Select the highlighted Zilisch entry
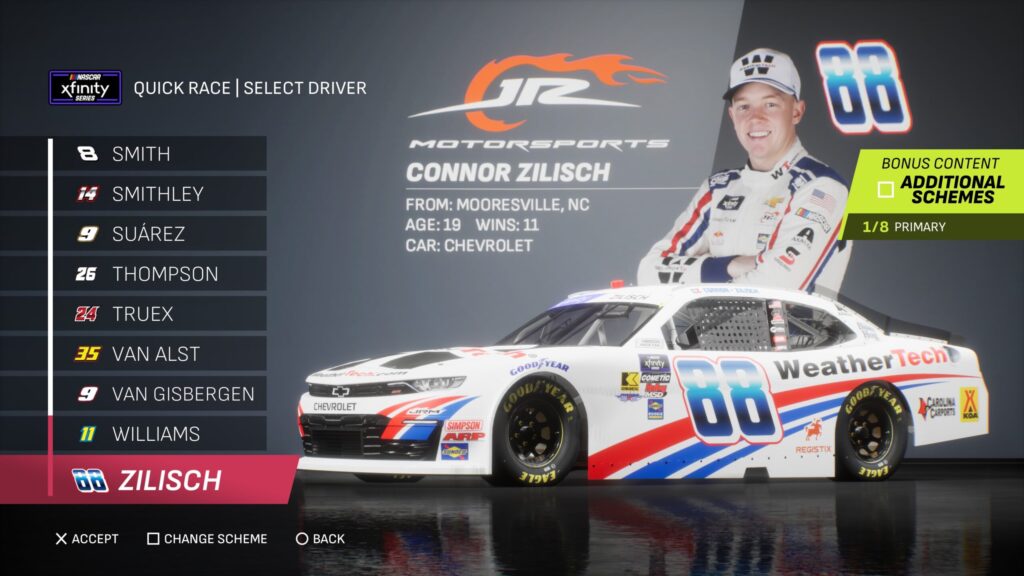 click(x=160, y=480)
